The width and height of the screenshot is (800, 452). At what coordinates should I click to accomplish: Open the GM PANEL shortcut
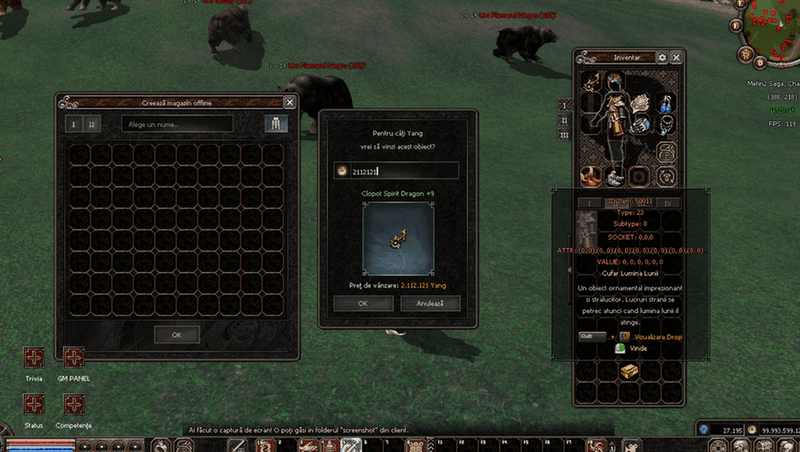click(x=73, y=358)
